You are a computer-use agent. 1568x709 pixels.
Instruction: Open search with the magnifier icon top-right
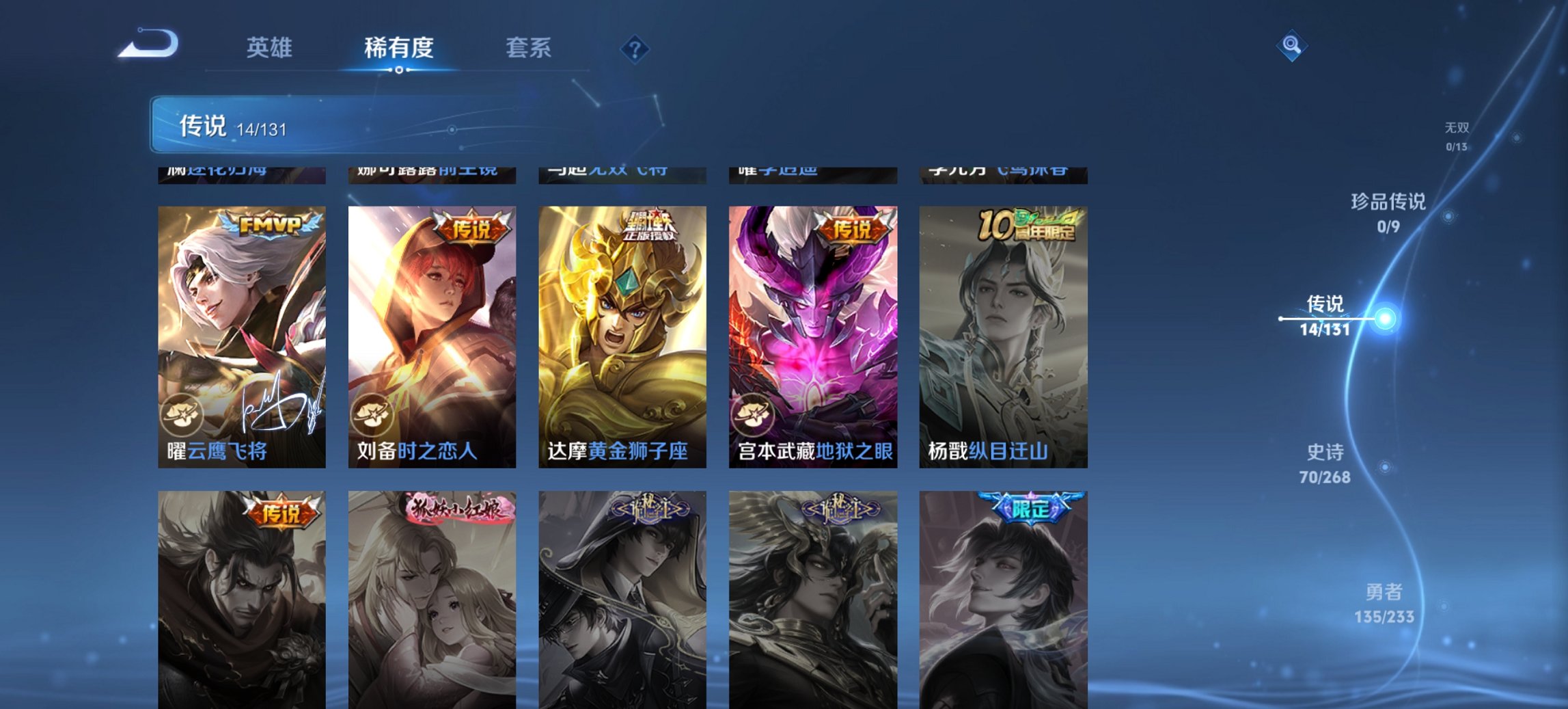(x=1290, y=46)
